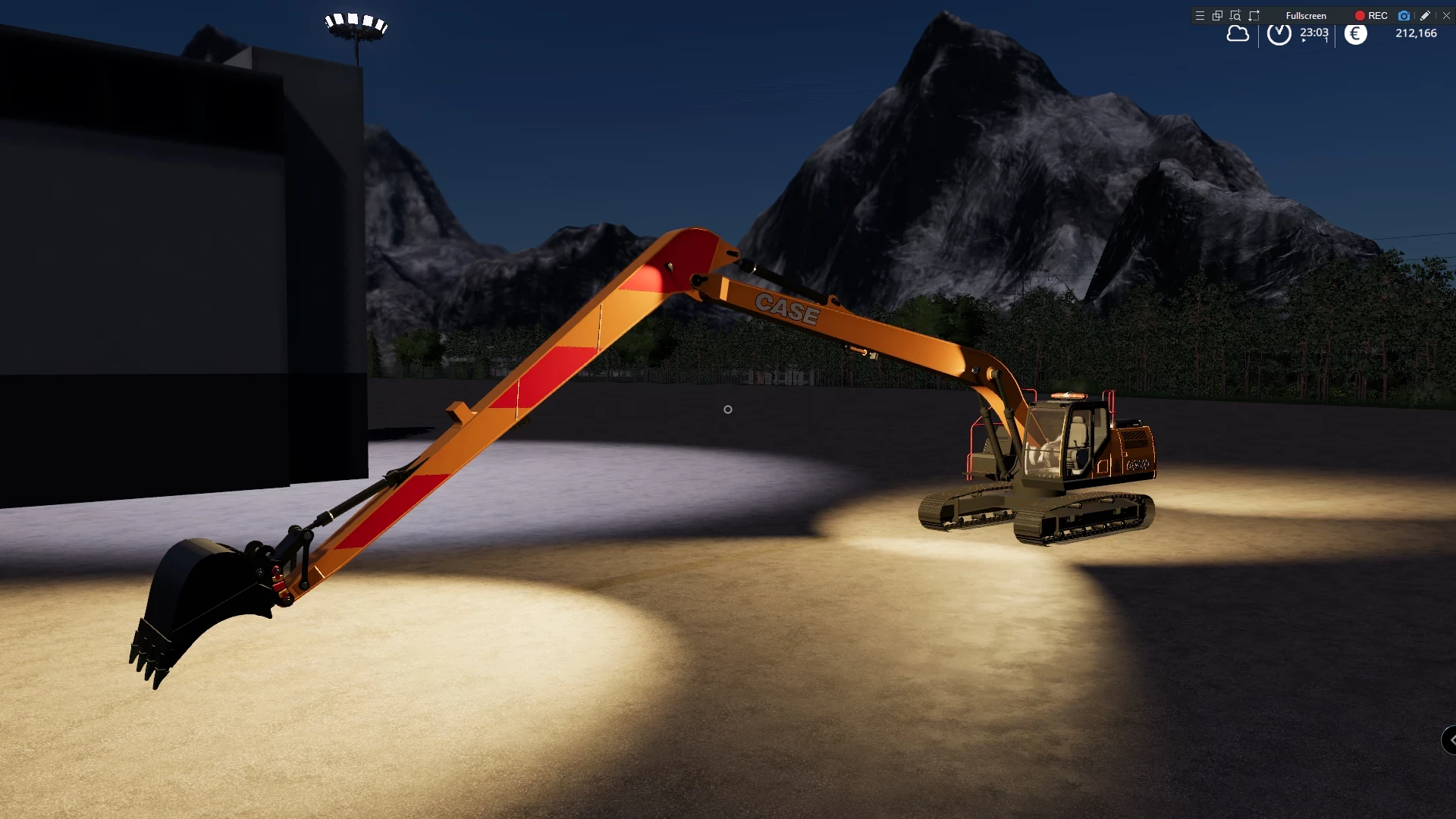Viewport: 1456px width, 819px height.
Task: Toggle drawing mode on the recorder bar
Action: point(1424,15)
